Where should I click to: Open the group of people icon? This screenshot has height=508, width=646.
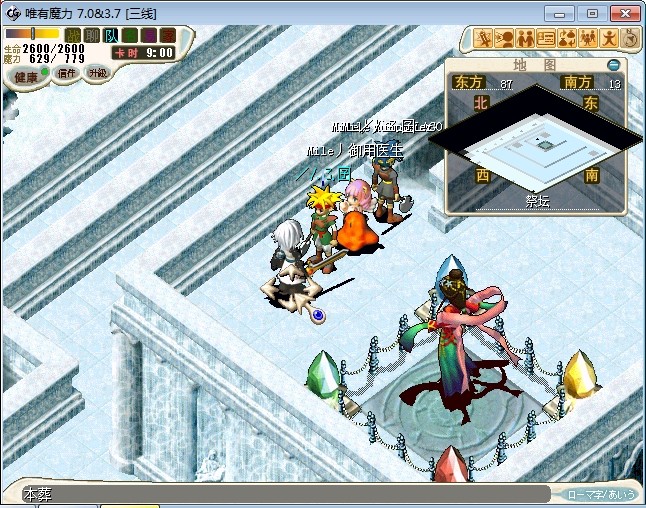(588, 38)
